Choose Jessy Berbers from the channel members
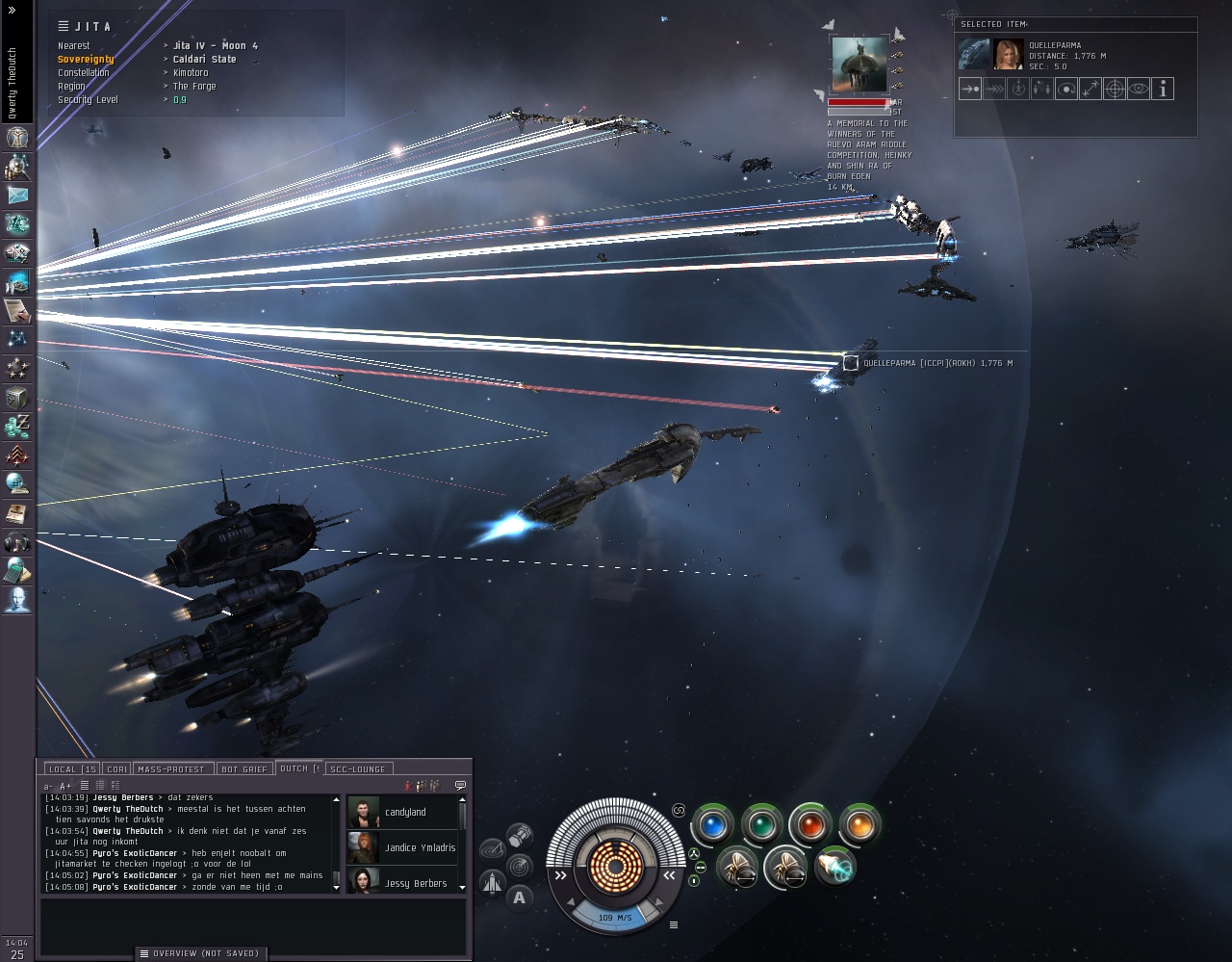 416,883
